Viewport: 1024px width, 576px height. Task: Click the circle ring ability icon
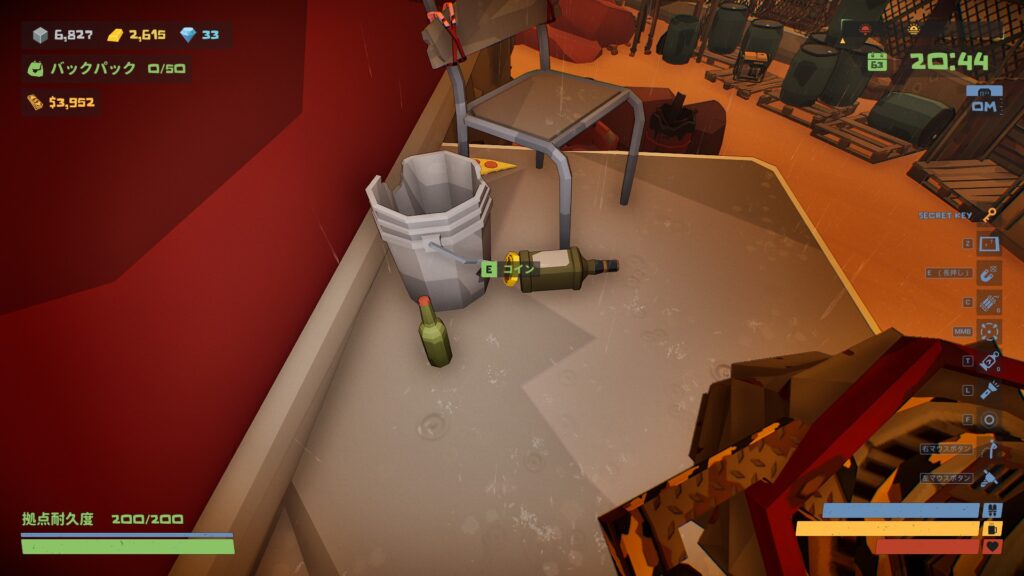coord(989,420)
